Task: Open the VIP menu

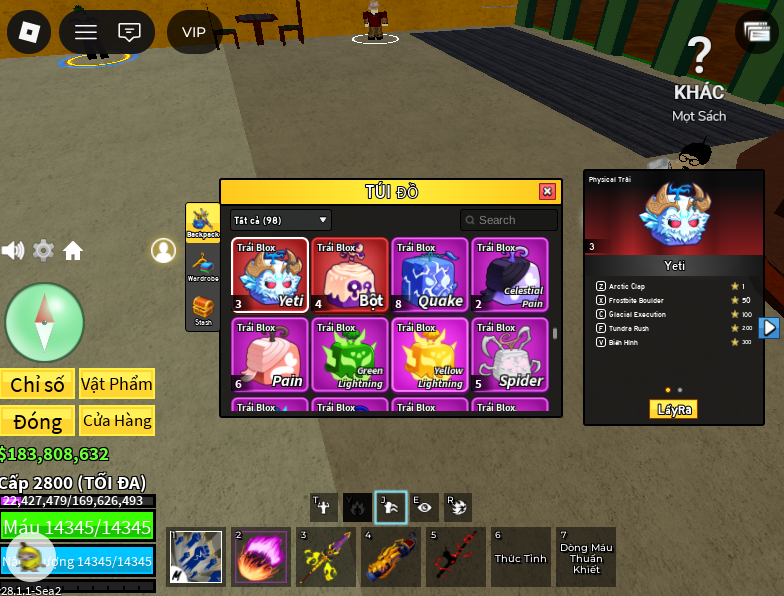Action: (x=194, y=32)
